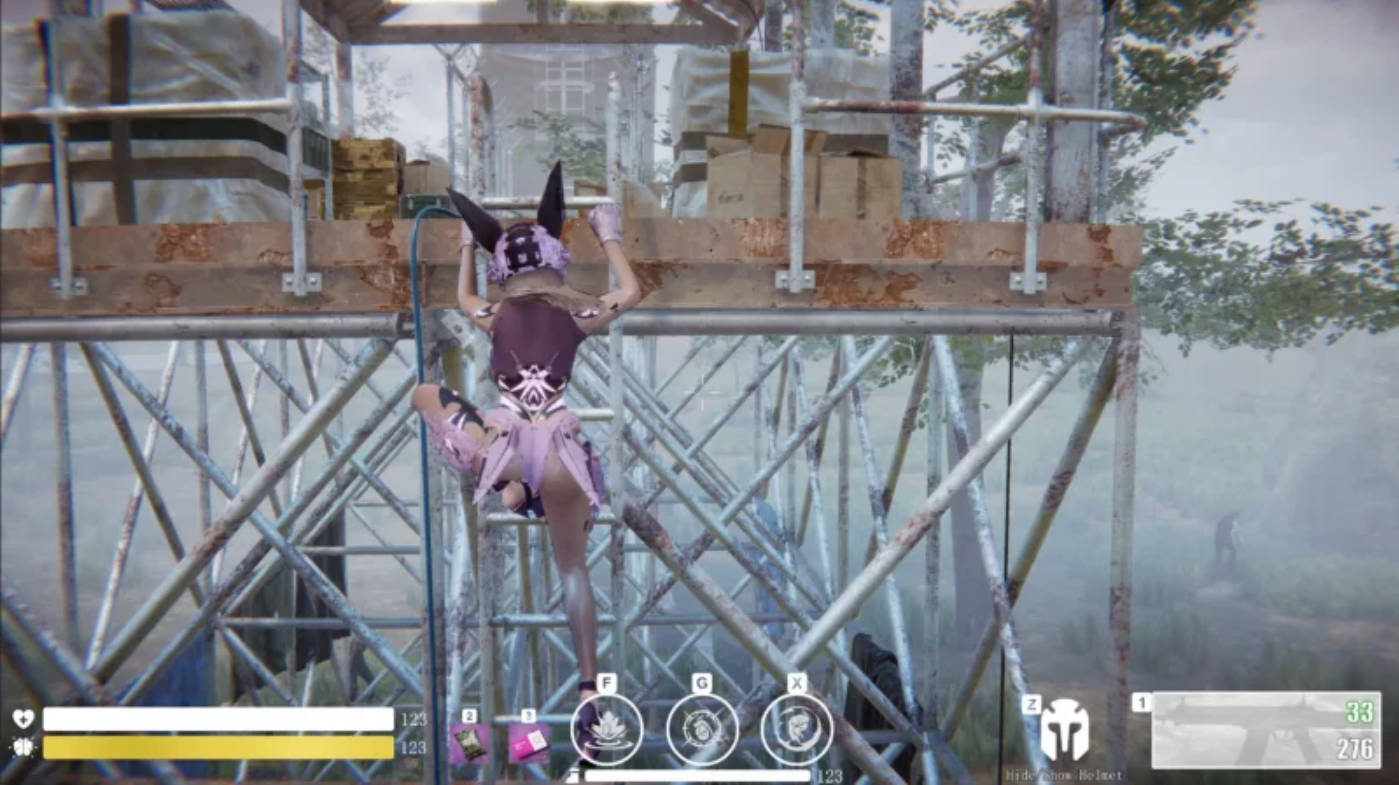The image size is (1399, 785).
Task: Activate the lotus flower ability
Action: (607, 729)
